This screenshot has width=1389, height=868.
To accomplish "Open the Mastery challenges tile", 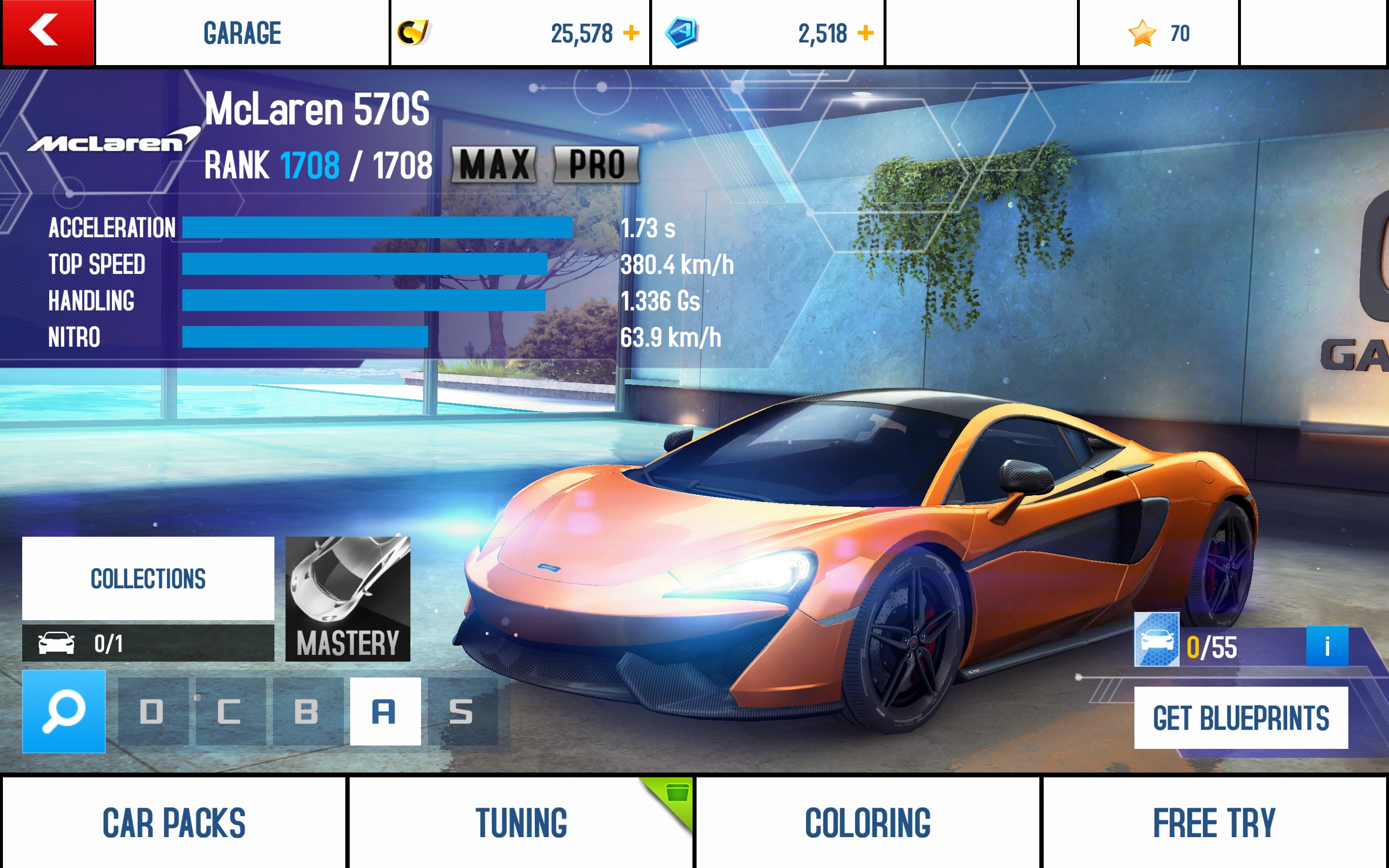I will point(347,598).
